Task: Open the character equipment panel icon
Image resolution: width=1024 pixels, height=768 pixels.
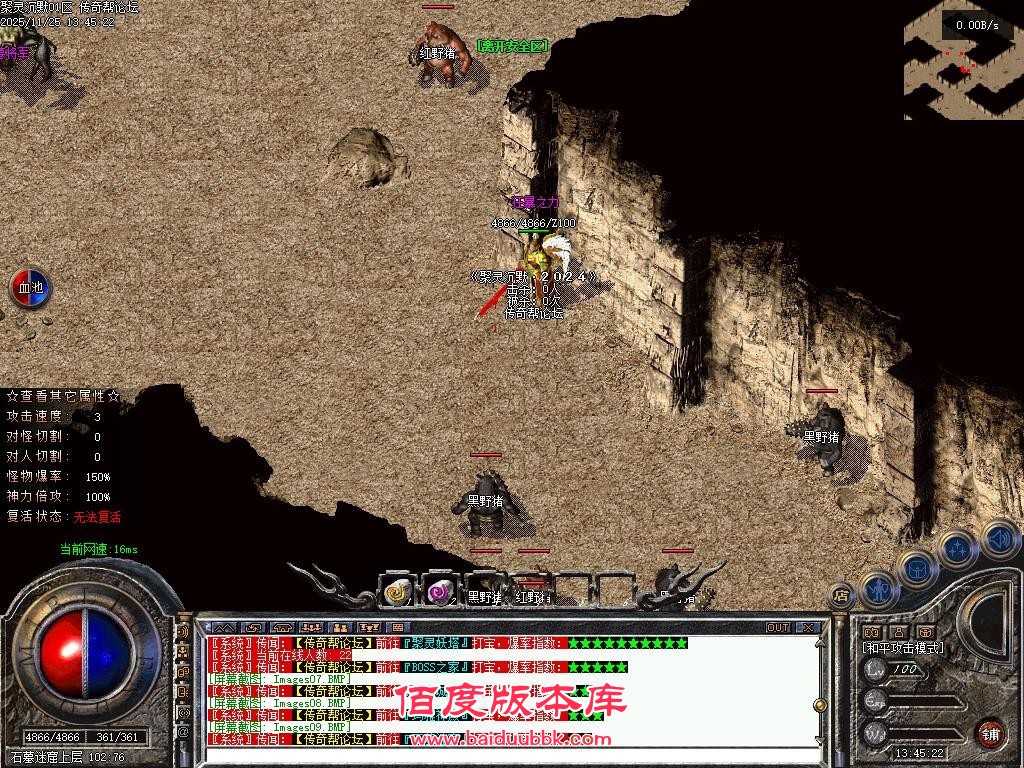Action: click(877, 589)
